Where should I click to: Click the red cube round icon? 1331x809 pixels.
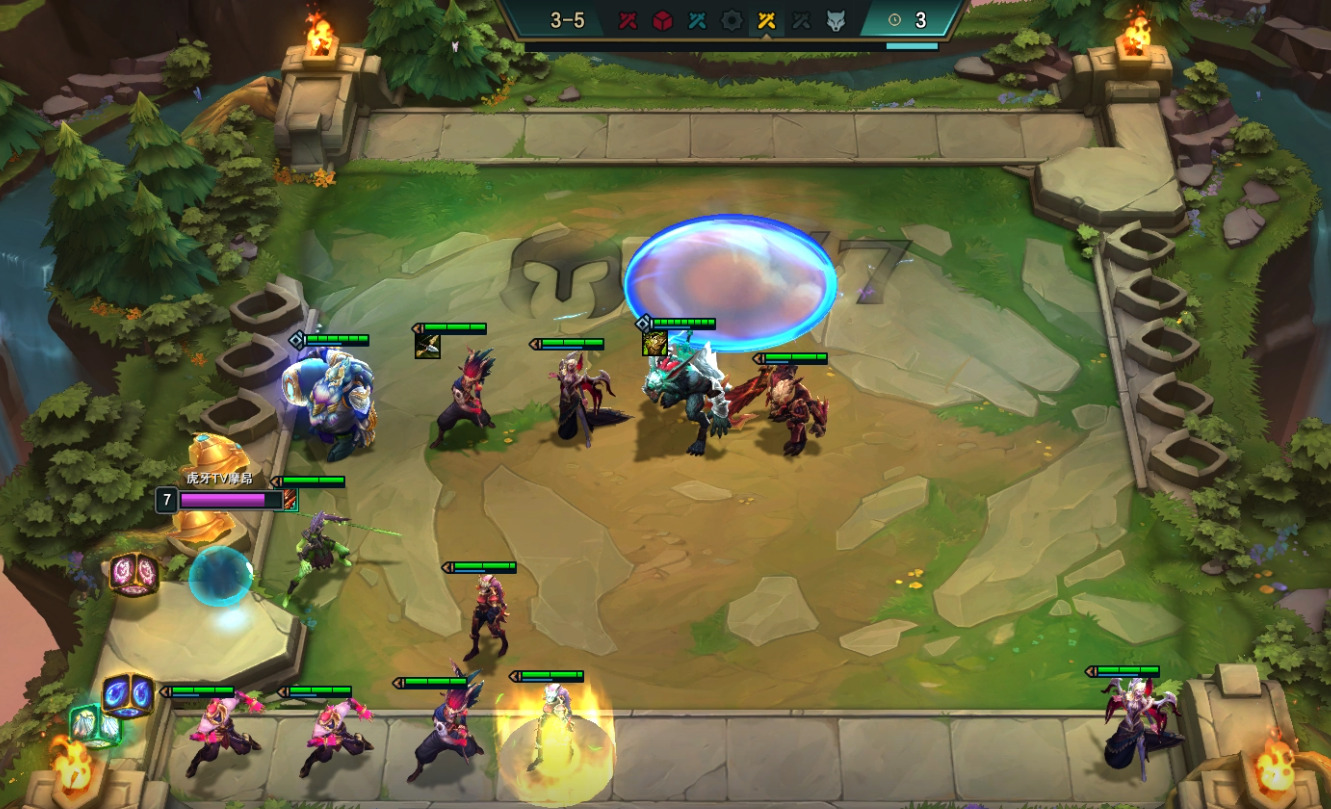coord(662,20)
